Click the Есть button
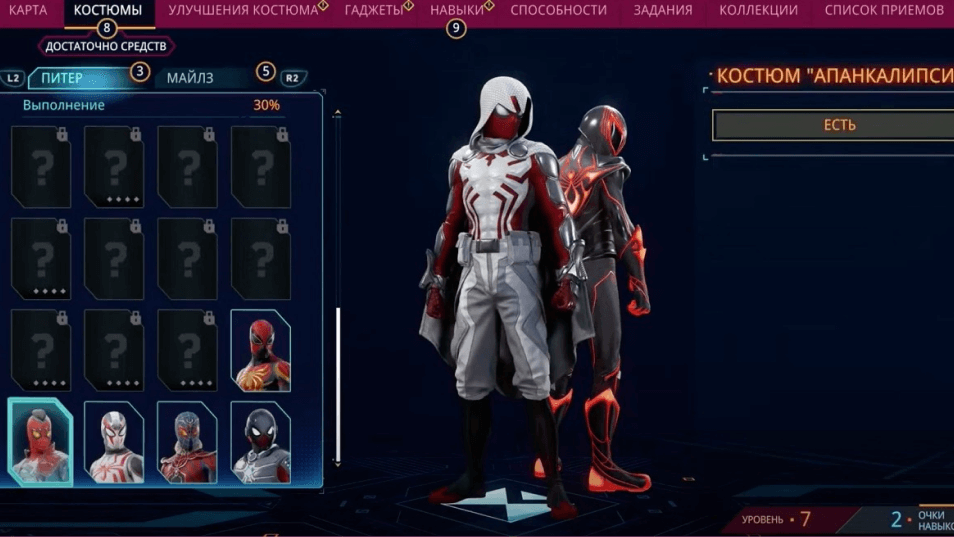Viewport: 954px width, 537px height. [x=838, y=126]
